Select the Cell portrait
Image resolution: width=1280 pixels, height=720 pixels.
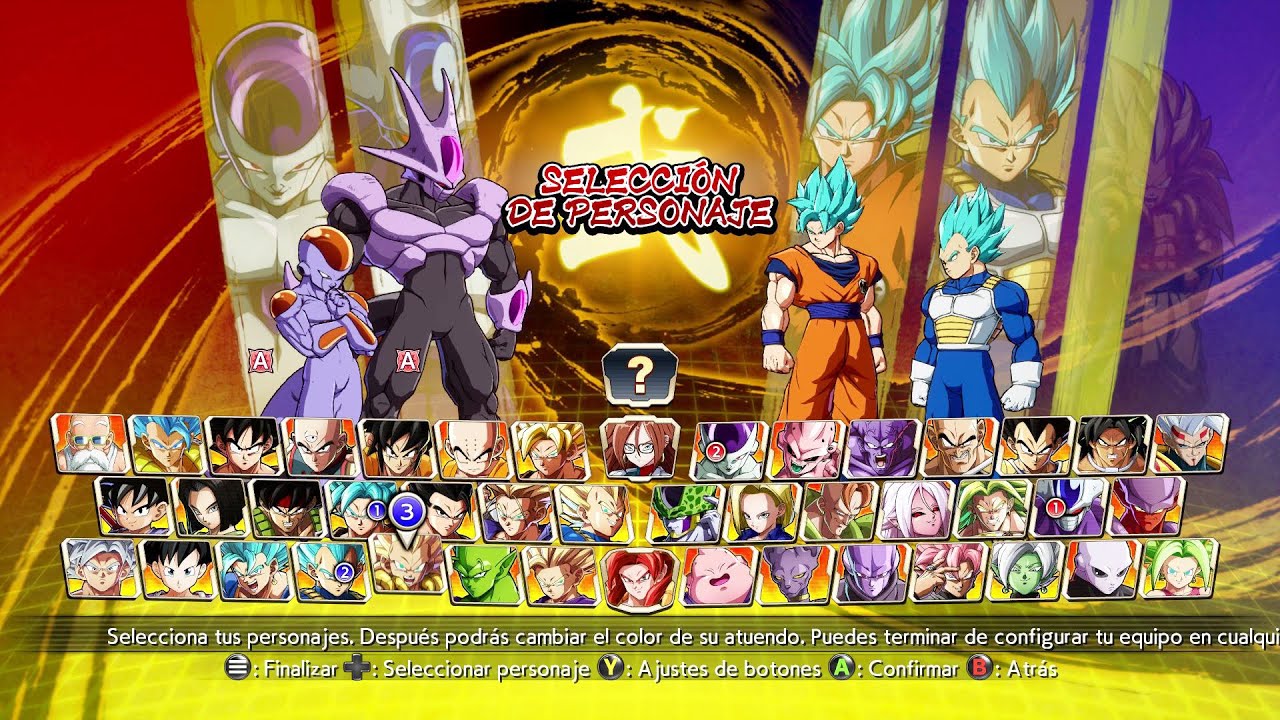coord(687,513)
